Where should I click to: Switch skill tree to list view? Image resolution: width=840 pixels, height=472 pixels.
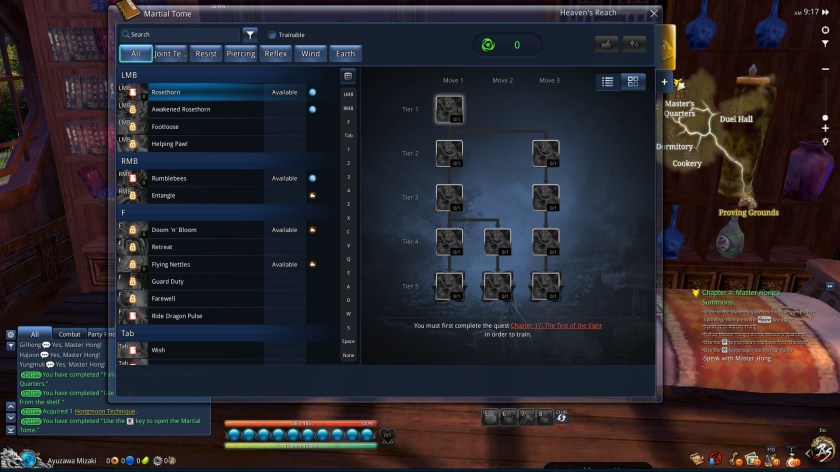[608, 82]
